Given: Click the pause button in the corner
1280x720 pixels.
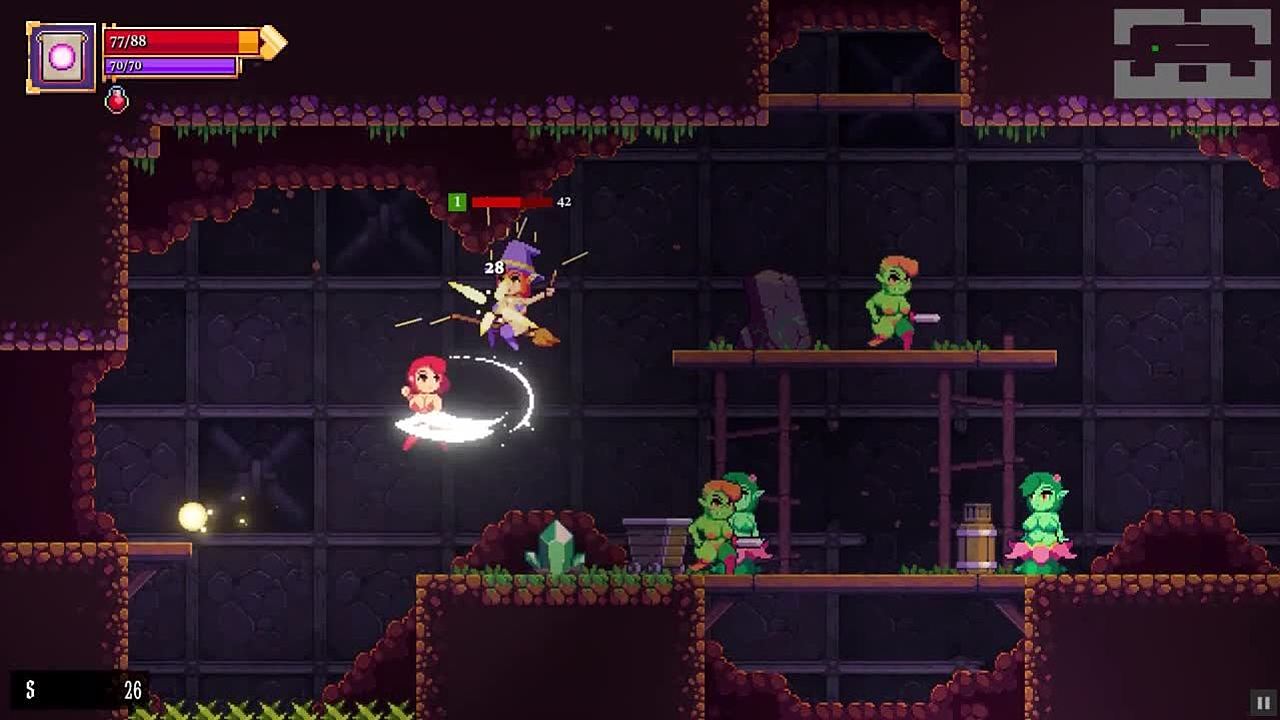Looking at the screenshot, I should click(1263, 703).
